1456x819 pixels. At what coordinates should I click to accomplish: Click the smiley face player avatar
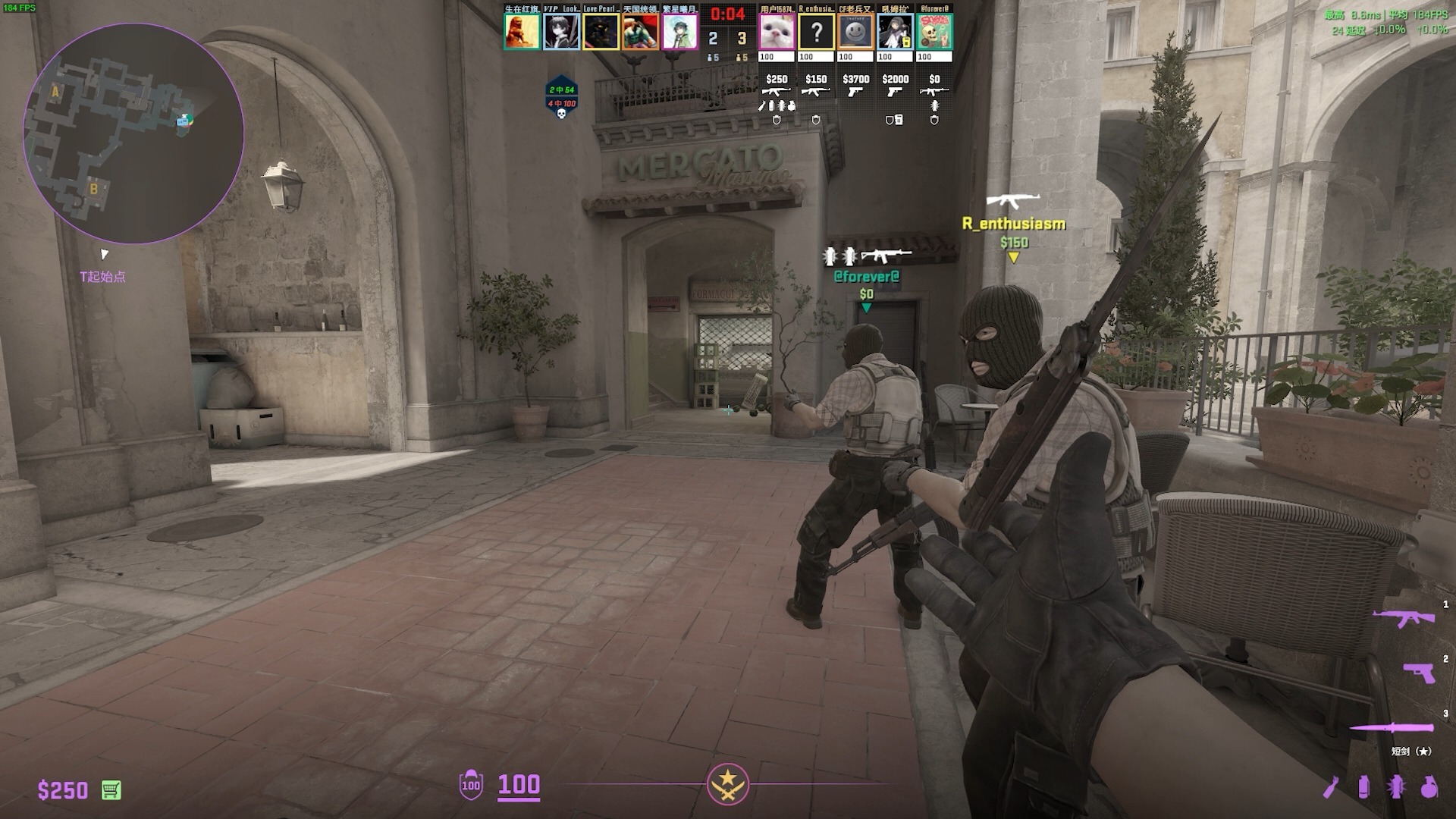[855, 33]
